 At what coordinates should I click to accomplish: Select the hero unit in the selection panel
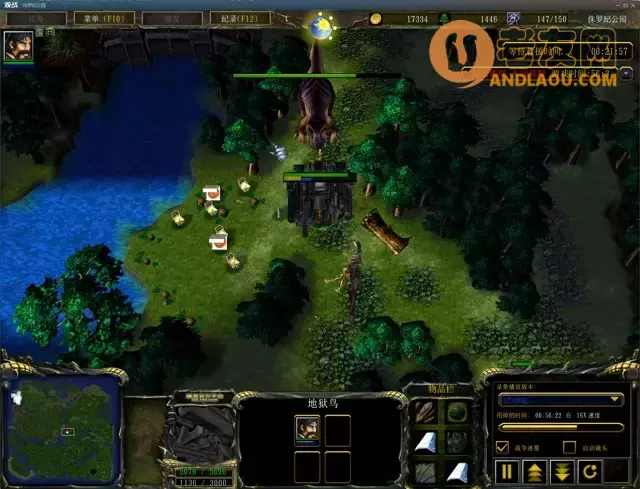[x=307, y=429]
